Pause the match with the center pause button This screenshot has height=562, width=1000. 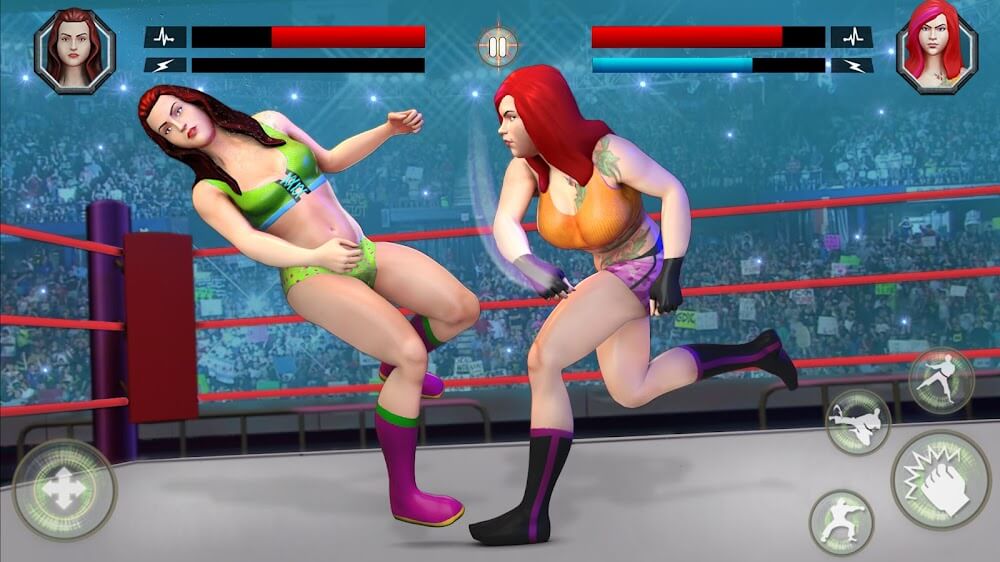coord(497,47)
